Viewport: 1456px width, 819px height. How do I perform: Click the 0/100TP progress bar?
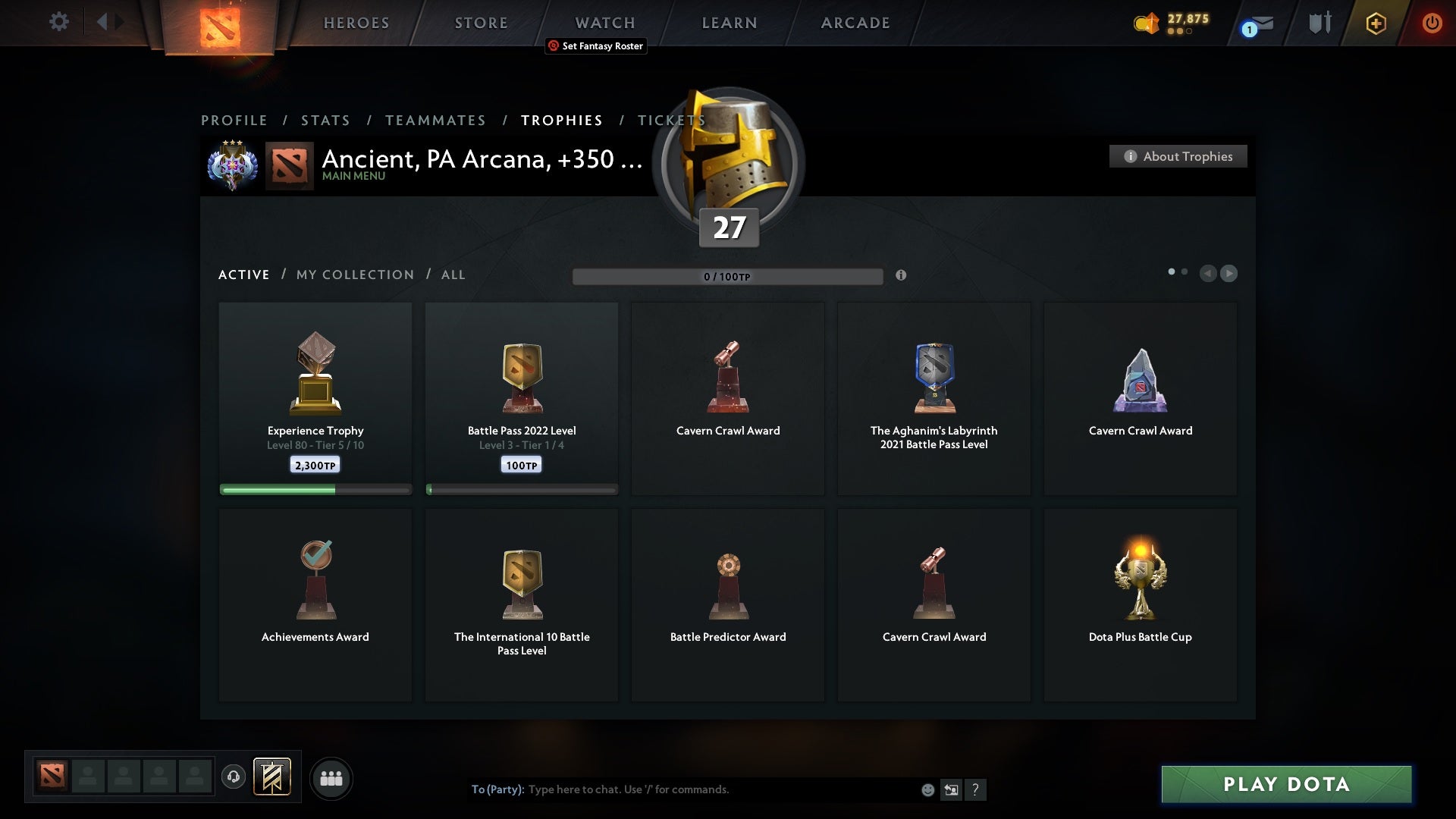728,276
